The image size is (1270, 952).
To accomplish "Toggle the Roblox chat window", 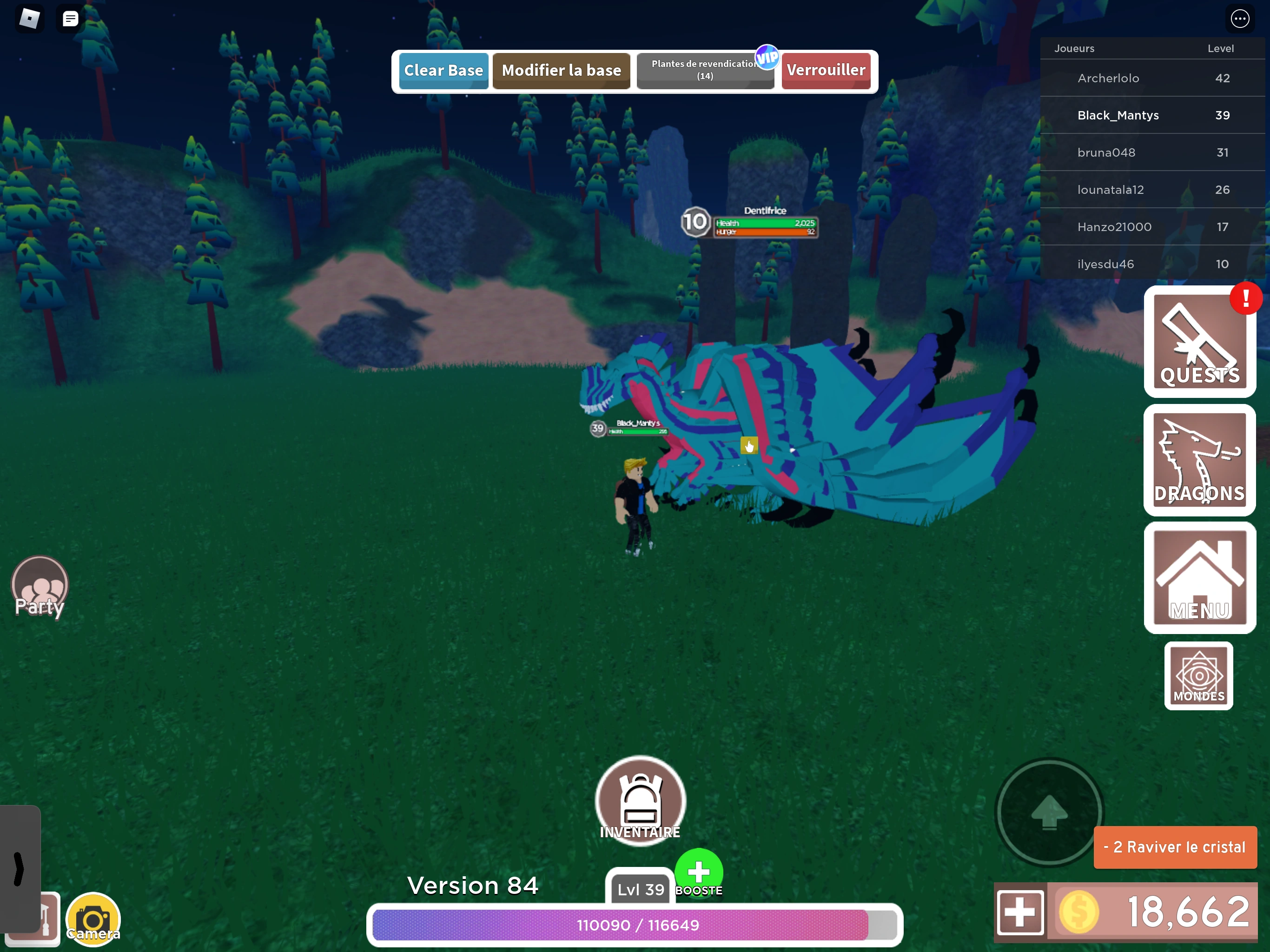I will [71, 19].
